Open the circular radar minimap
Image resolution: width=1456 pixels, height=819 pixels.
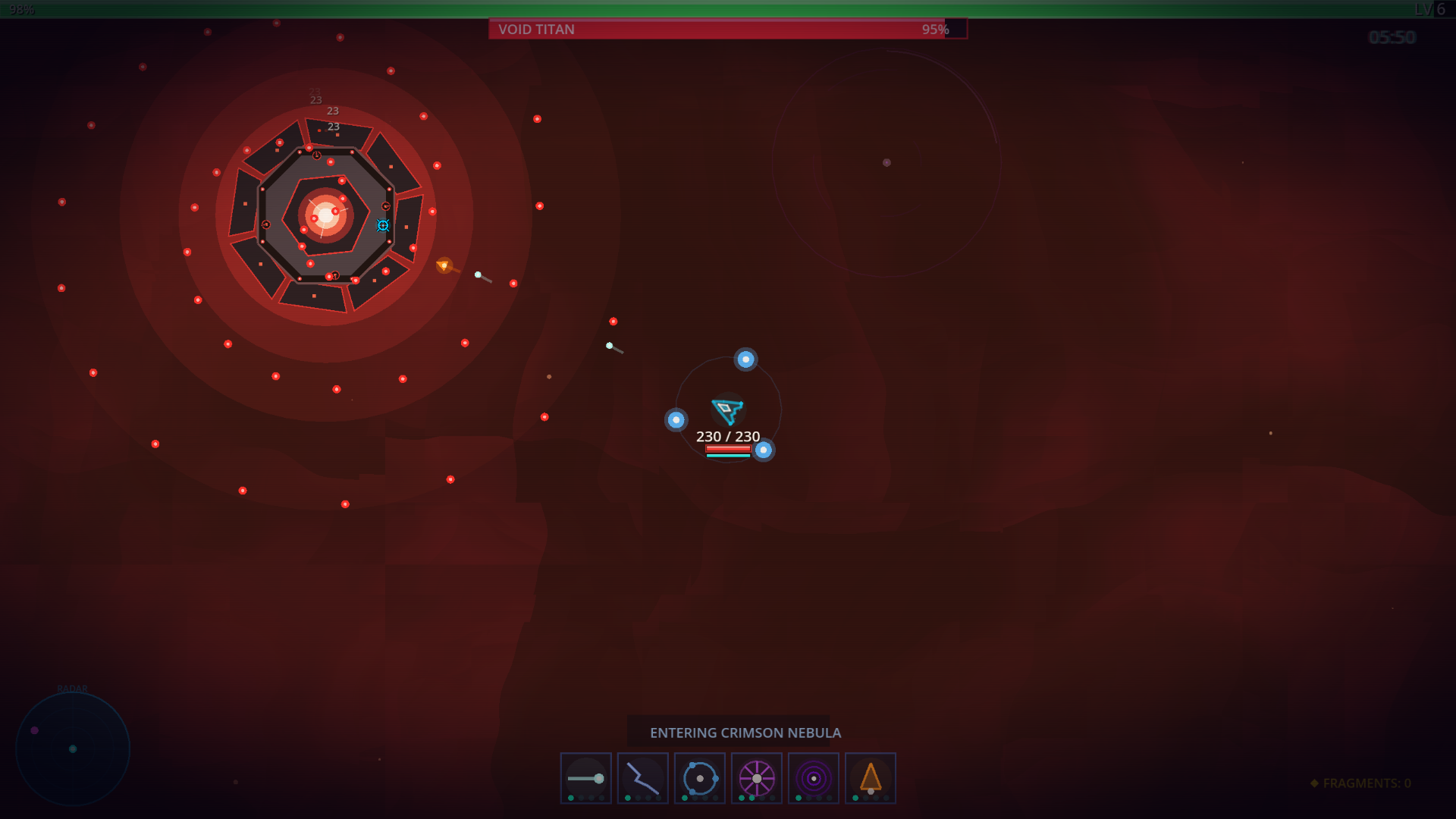click(x=73, y=748)
